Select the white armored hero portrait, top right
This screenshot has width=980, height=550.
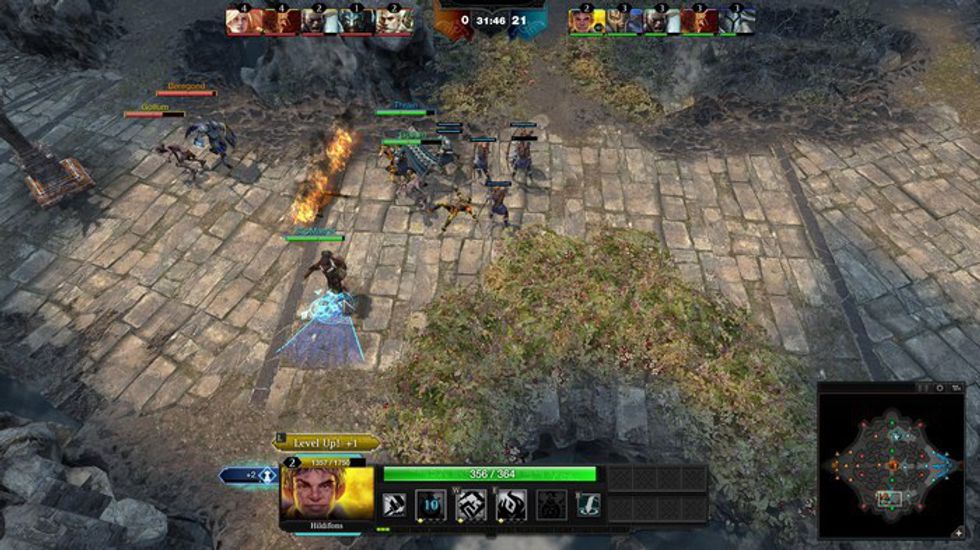tap(736, 22)
